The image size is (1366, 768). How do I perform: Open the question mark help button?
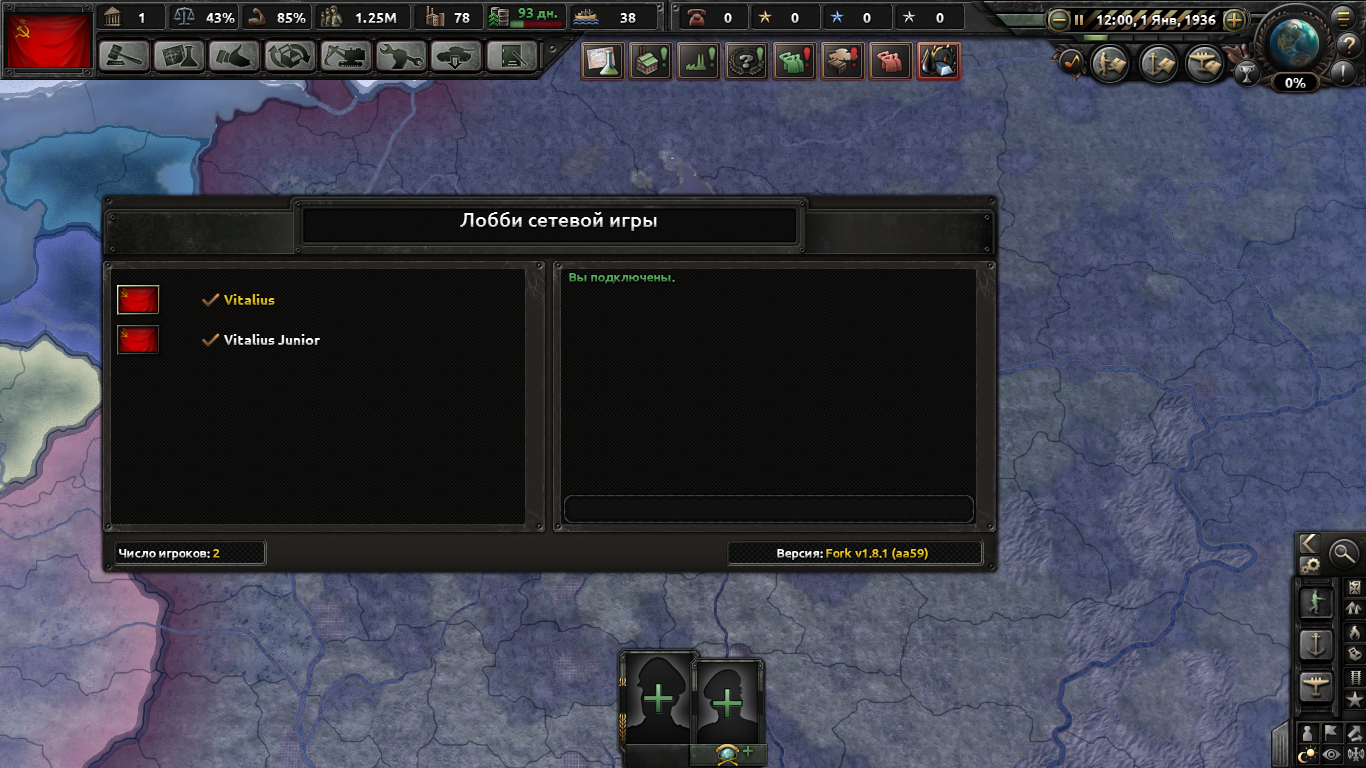[x=1345, y=43]
